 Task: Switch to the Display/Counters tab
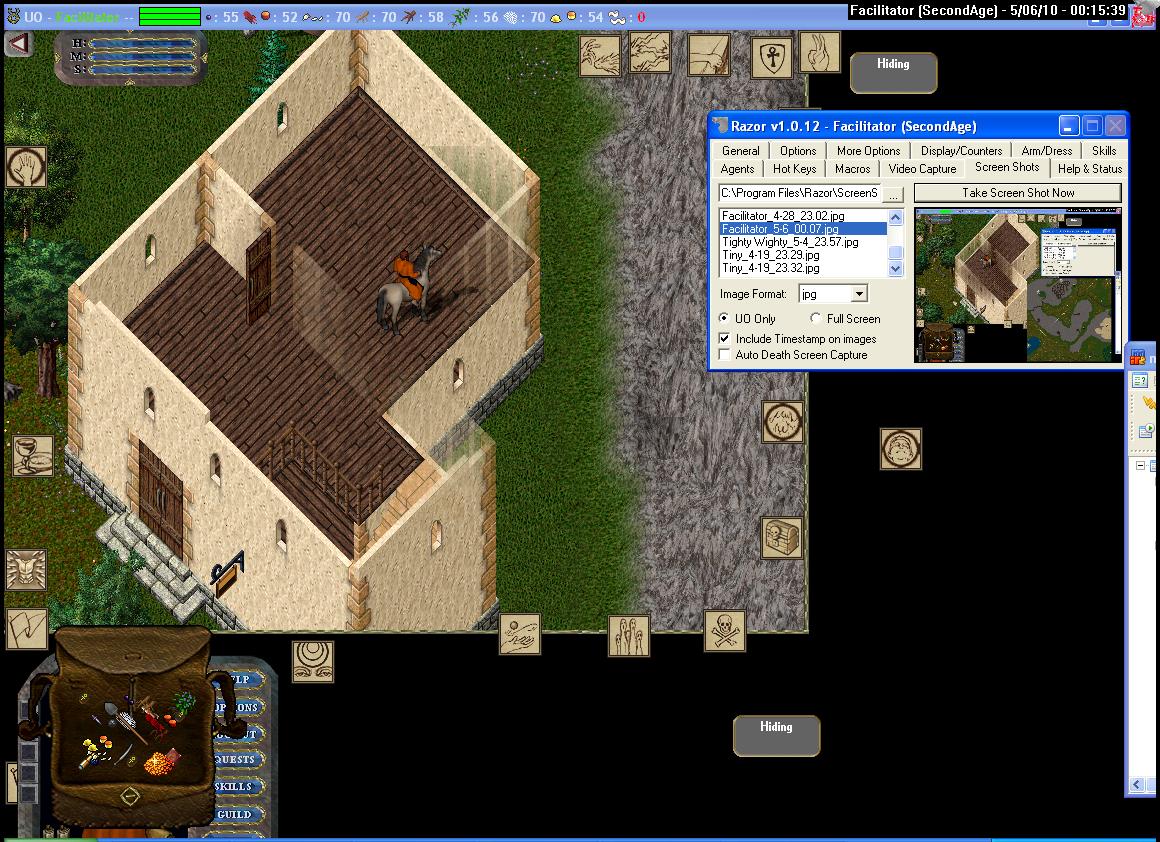coord(961,151)
